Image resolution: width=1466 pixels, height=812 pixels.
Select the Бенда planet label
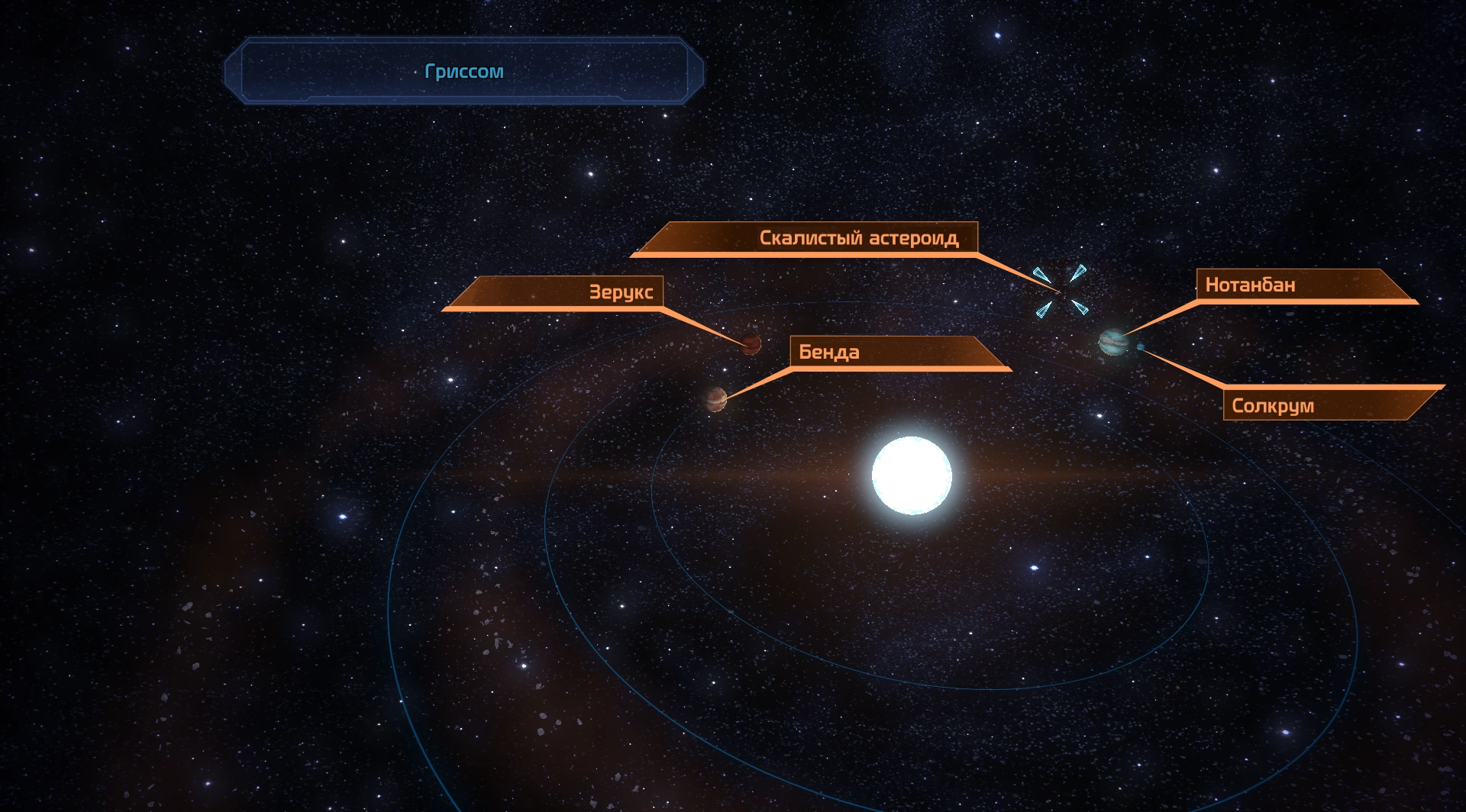829,352
